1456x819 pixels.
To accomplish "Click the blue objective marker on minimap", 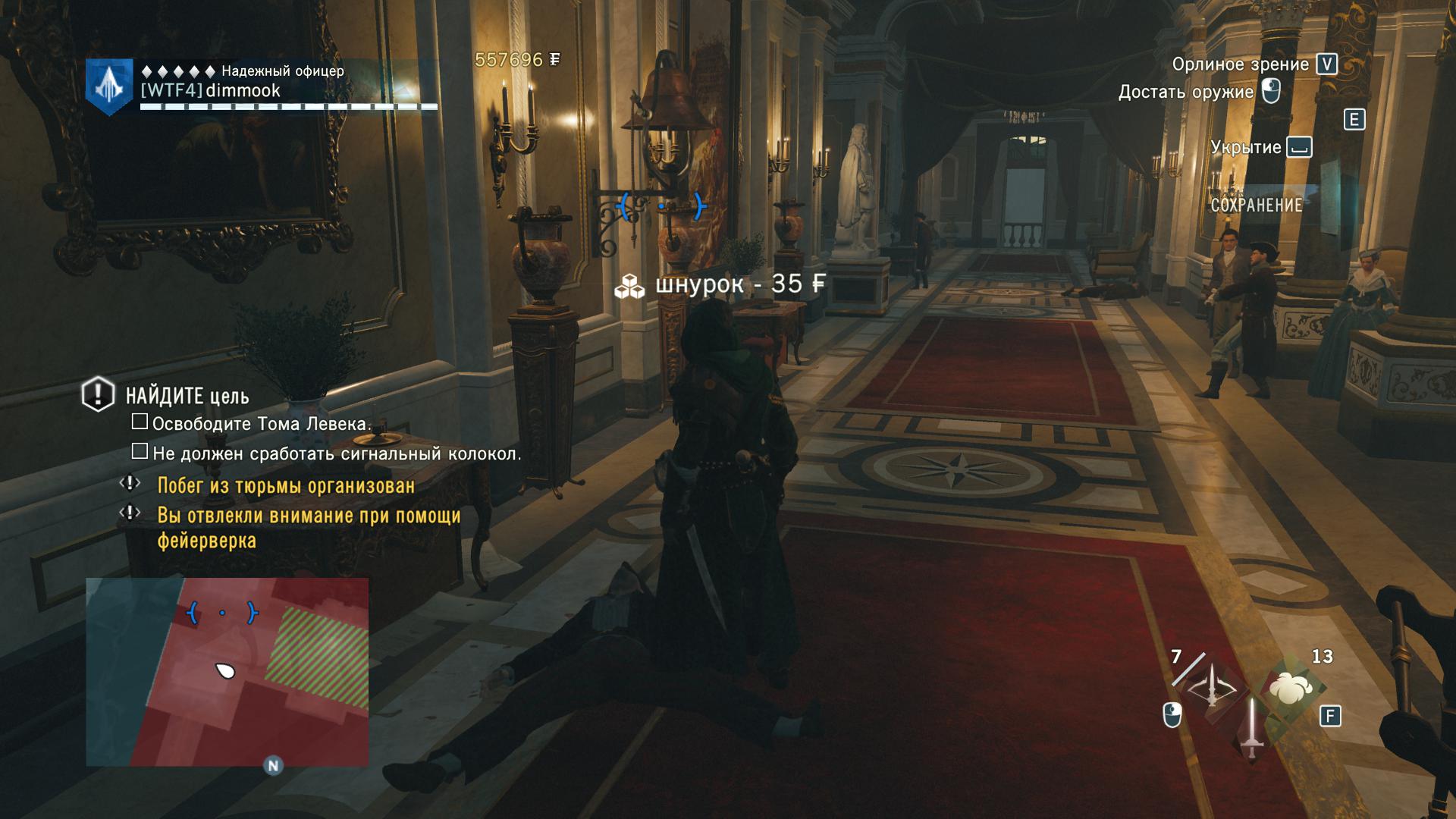I will (222, 612).
